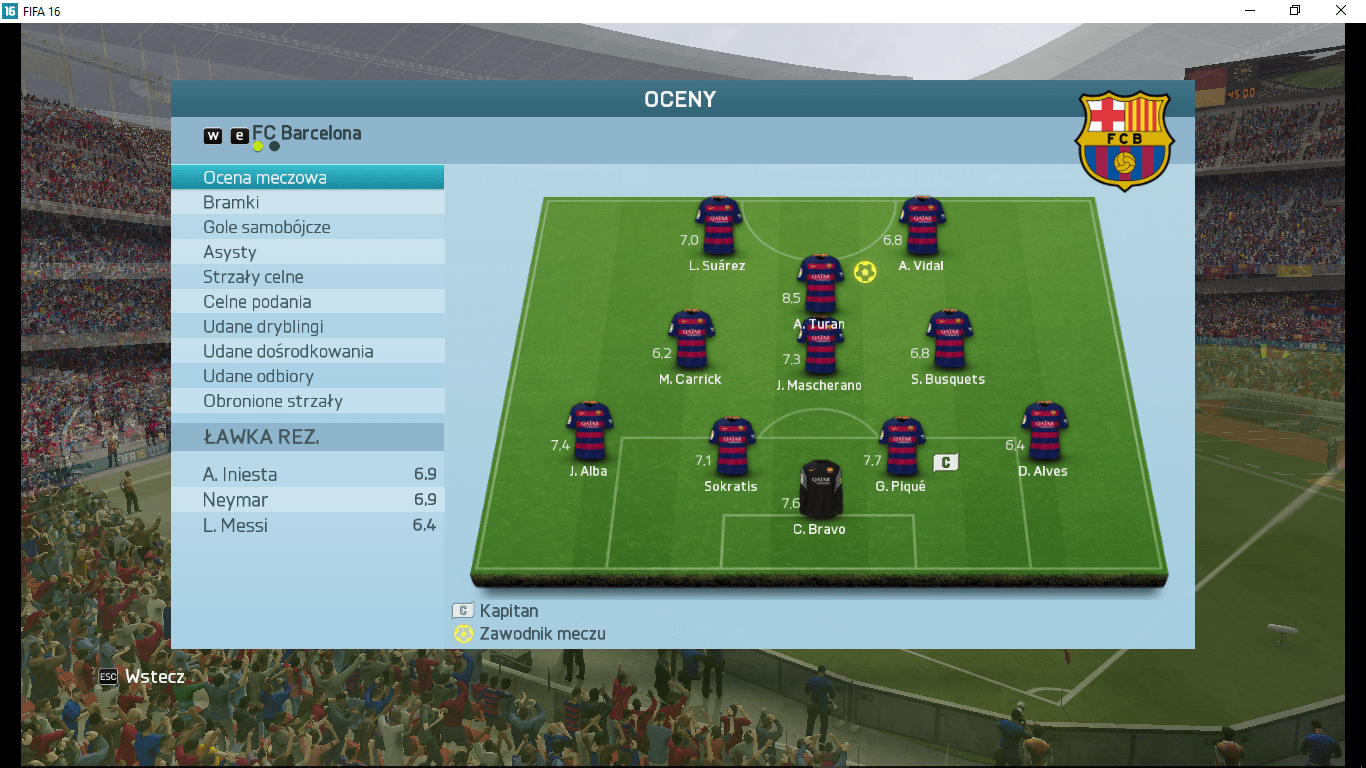Screen dimensions: 1366x768
Task: Open Udane dośrodkowania entry
Action: pyautogui.click(x=307, y=352)
